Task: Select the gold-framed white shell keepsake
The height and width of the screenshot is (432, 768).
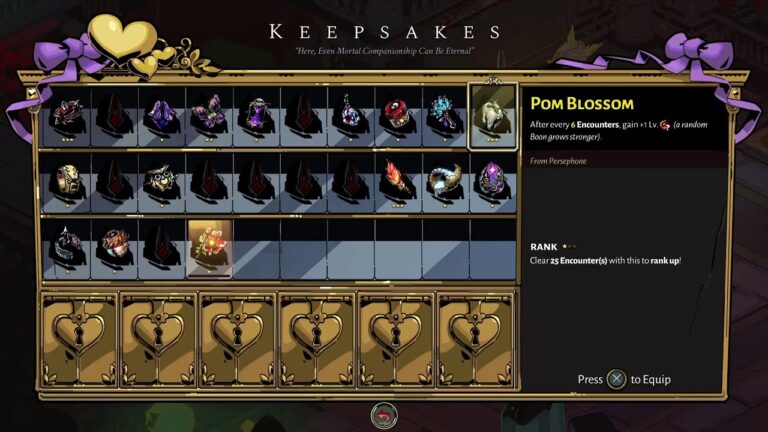Action: [492, 115]
